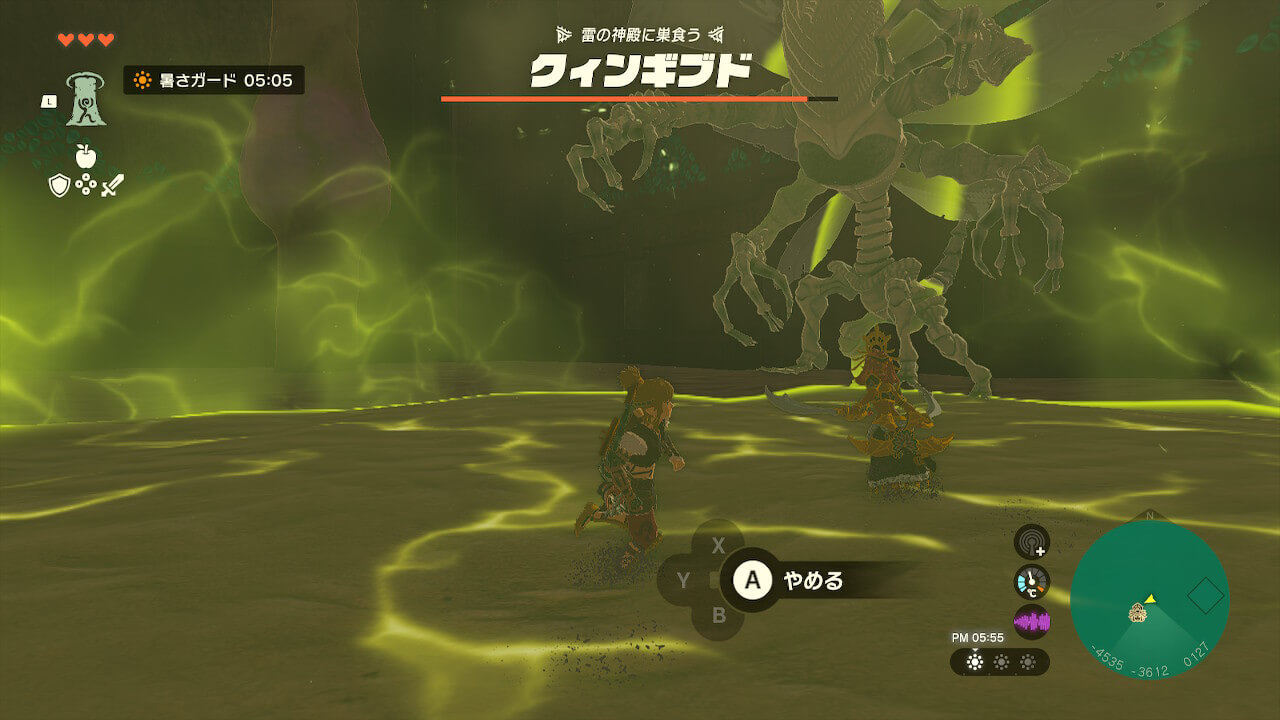Check the temperature gauge icon
This screenshot has width=1280, height=720.
click(x=1031, y=582)
